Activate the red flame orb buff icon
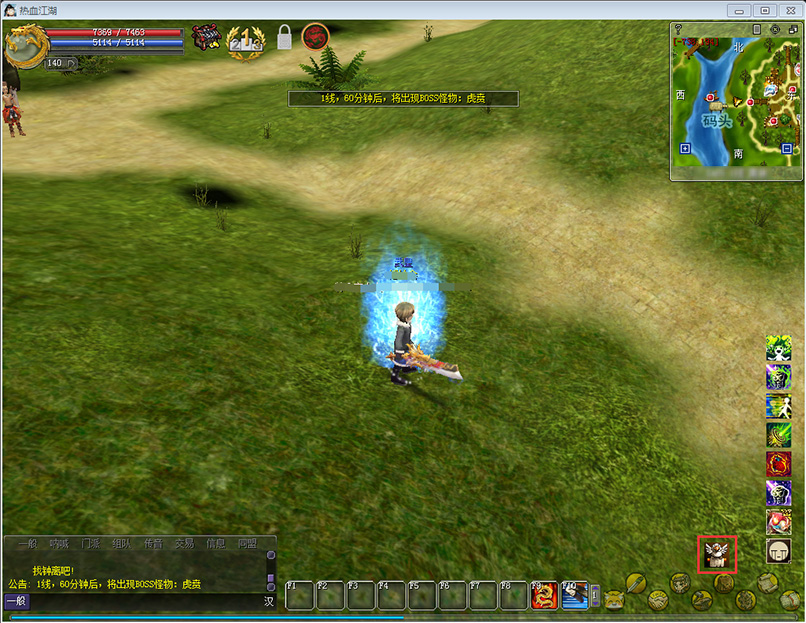The width and height of the screenshot is (806, 623). click(778, 464)
